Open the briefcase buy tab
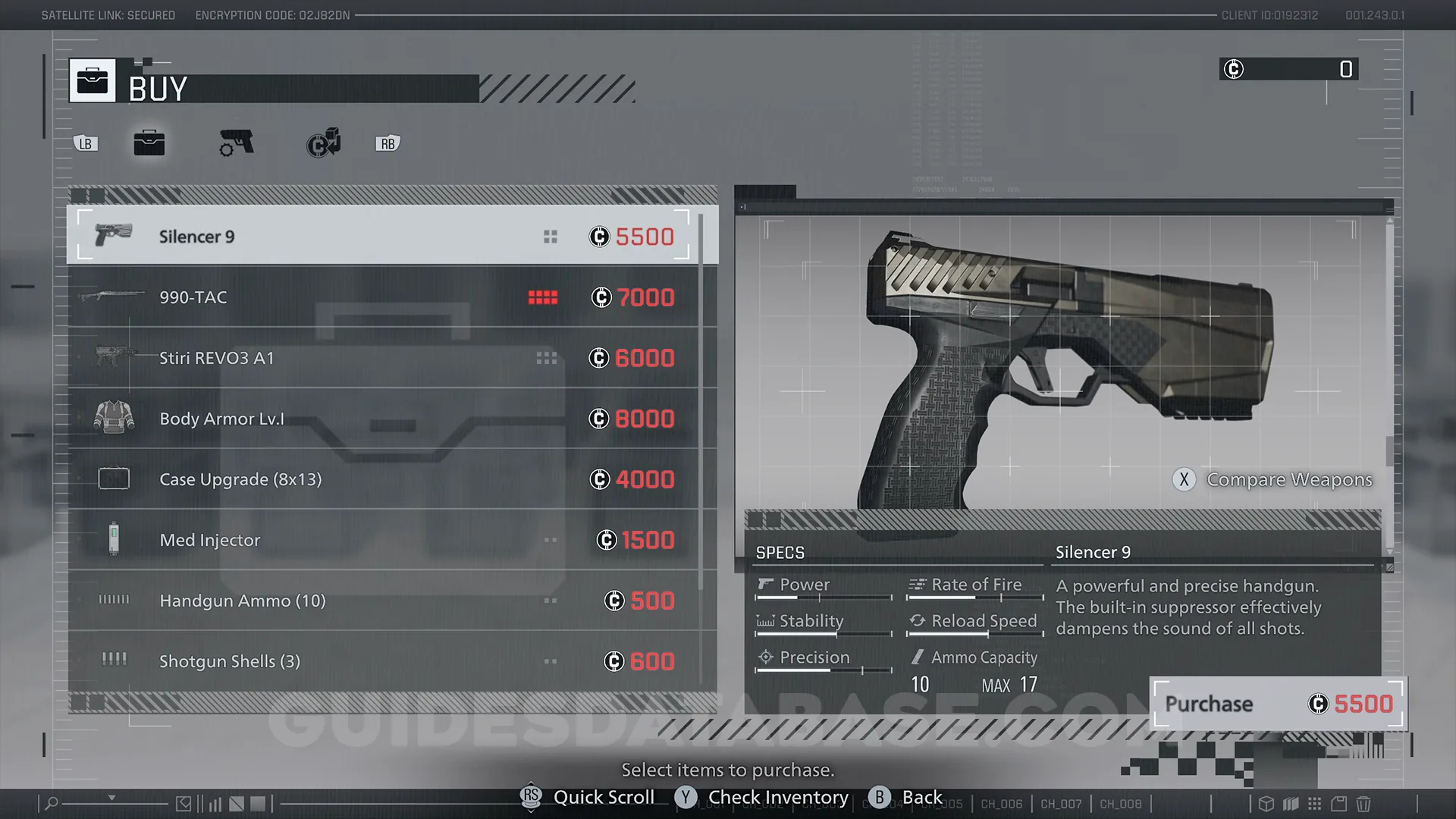1456x819 pixels. click(x=149, y=143)
